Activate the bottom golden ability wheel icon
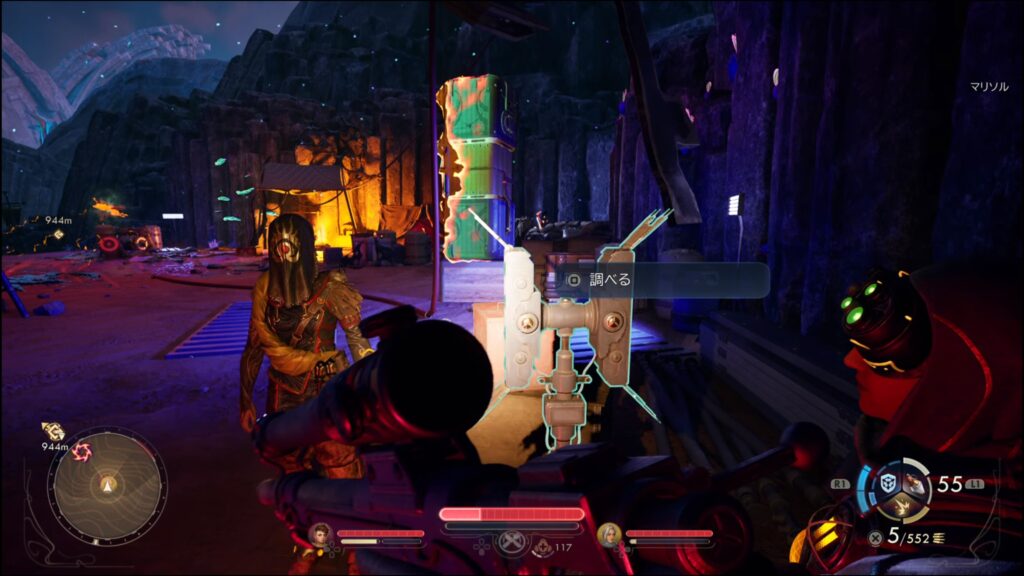1024x576 pixels. [x=903, y=506]
